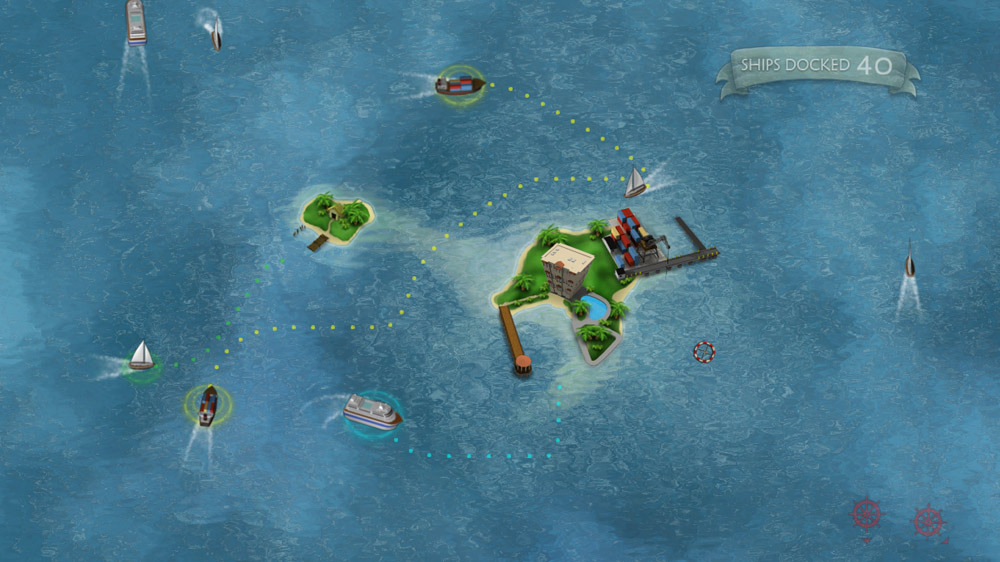Select the speedboat with yellow-green ring

click(207, 405)
